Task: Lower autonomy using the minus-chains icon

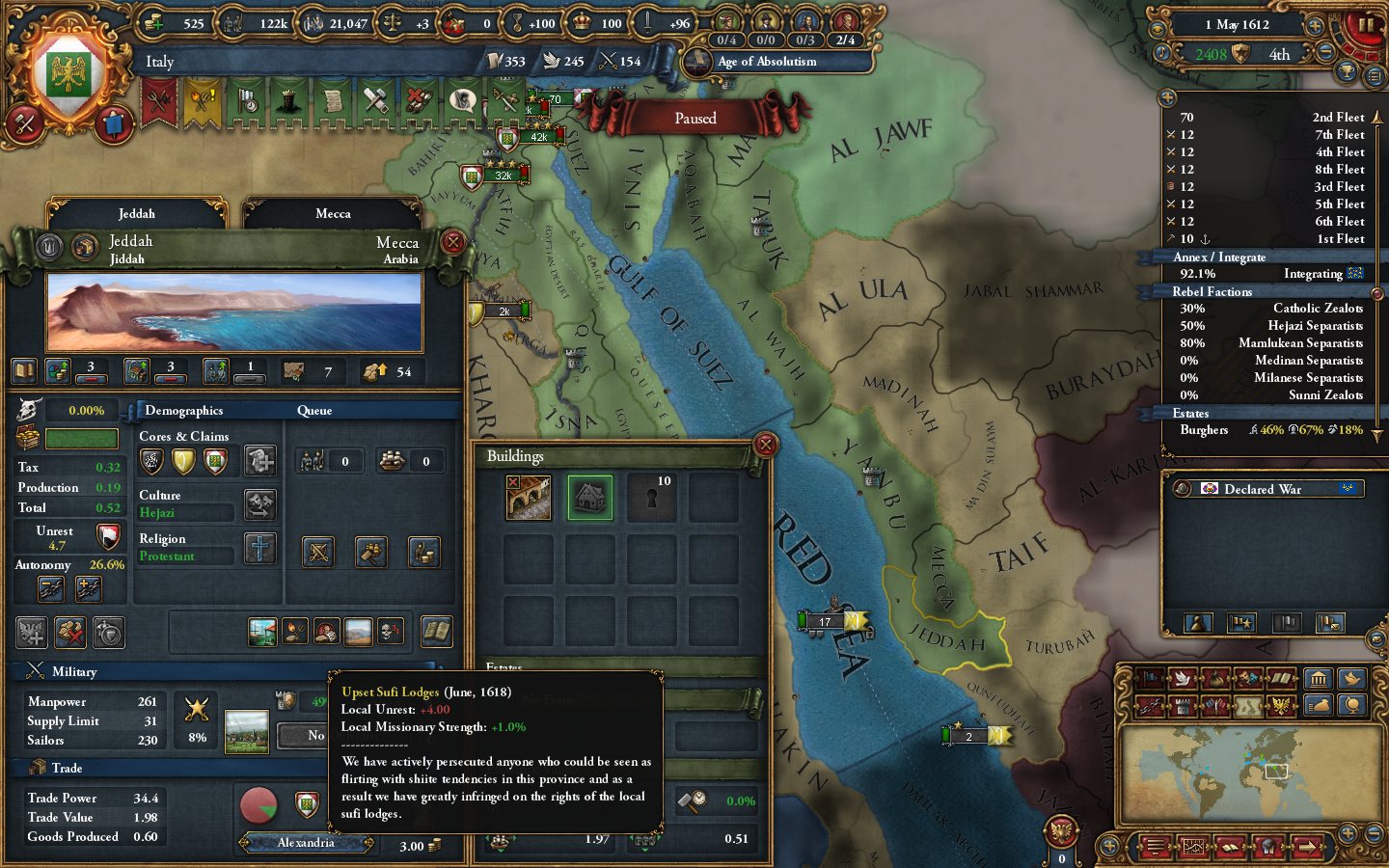Action: point(50,588)
